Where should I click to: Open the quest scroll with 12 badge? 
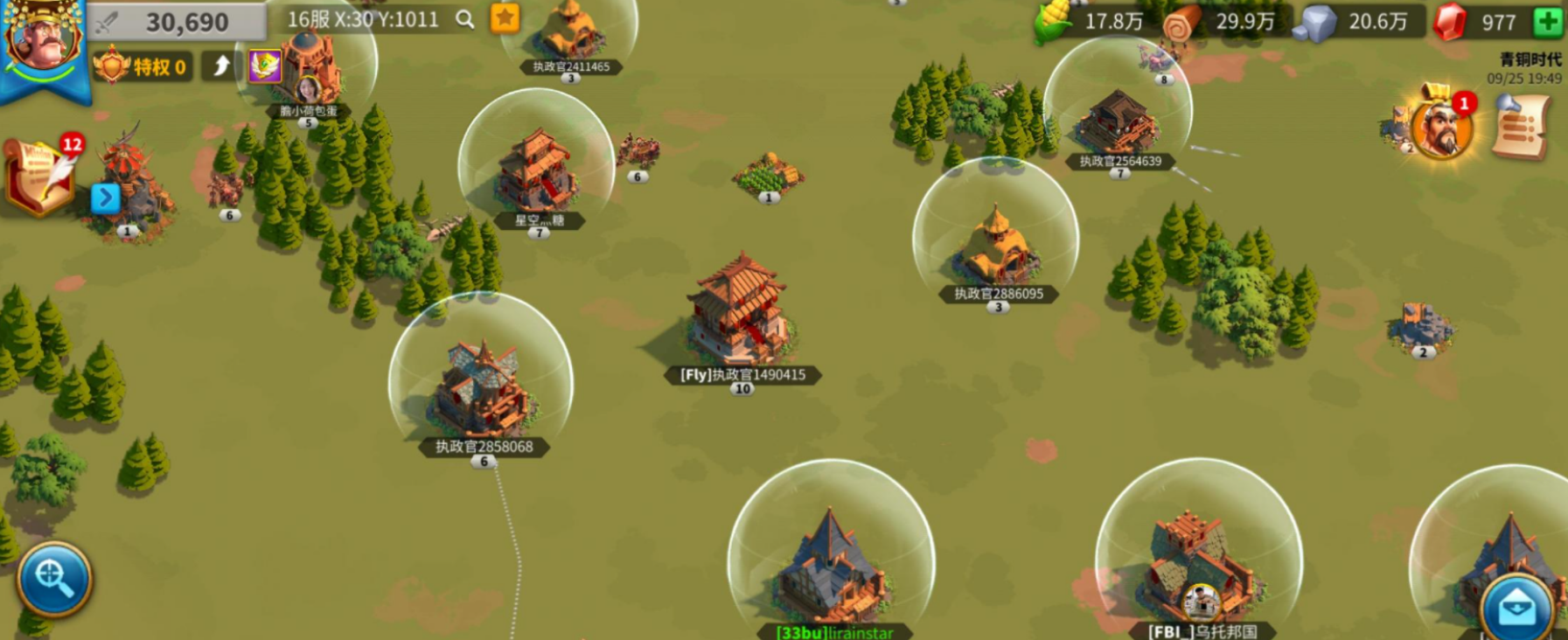[41, 176]
